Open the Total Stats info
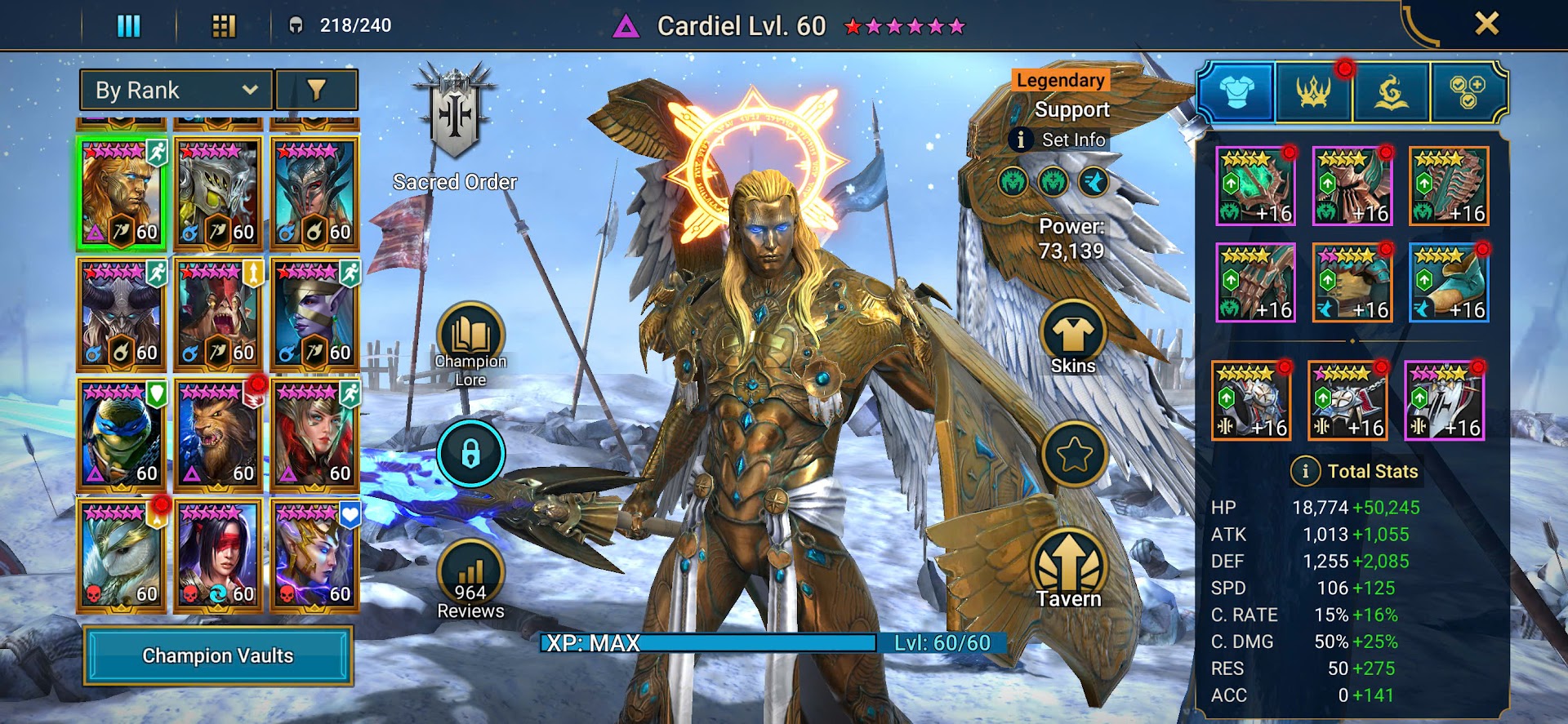 click(1305, 471)
